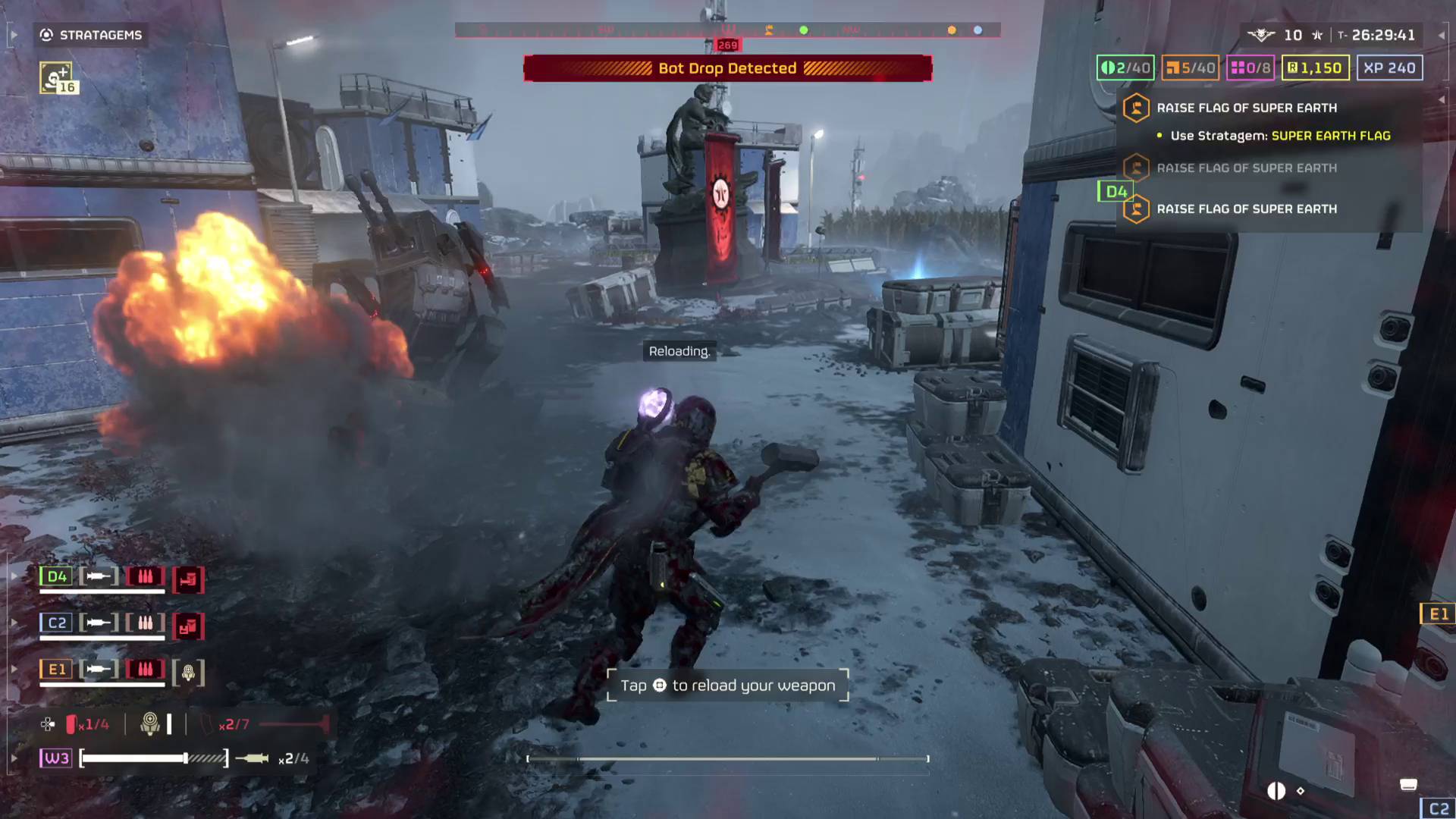
Task: Click the Super Earth Flag stratagem icon showing 16
Action: (x=57, y=75)
